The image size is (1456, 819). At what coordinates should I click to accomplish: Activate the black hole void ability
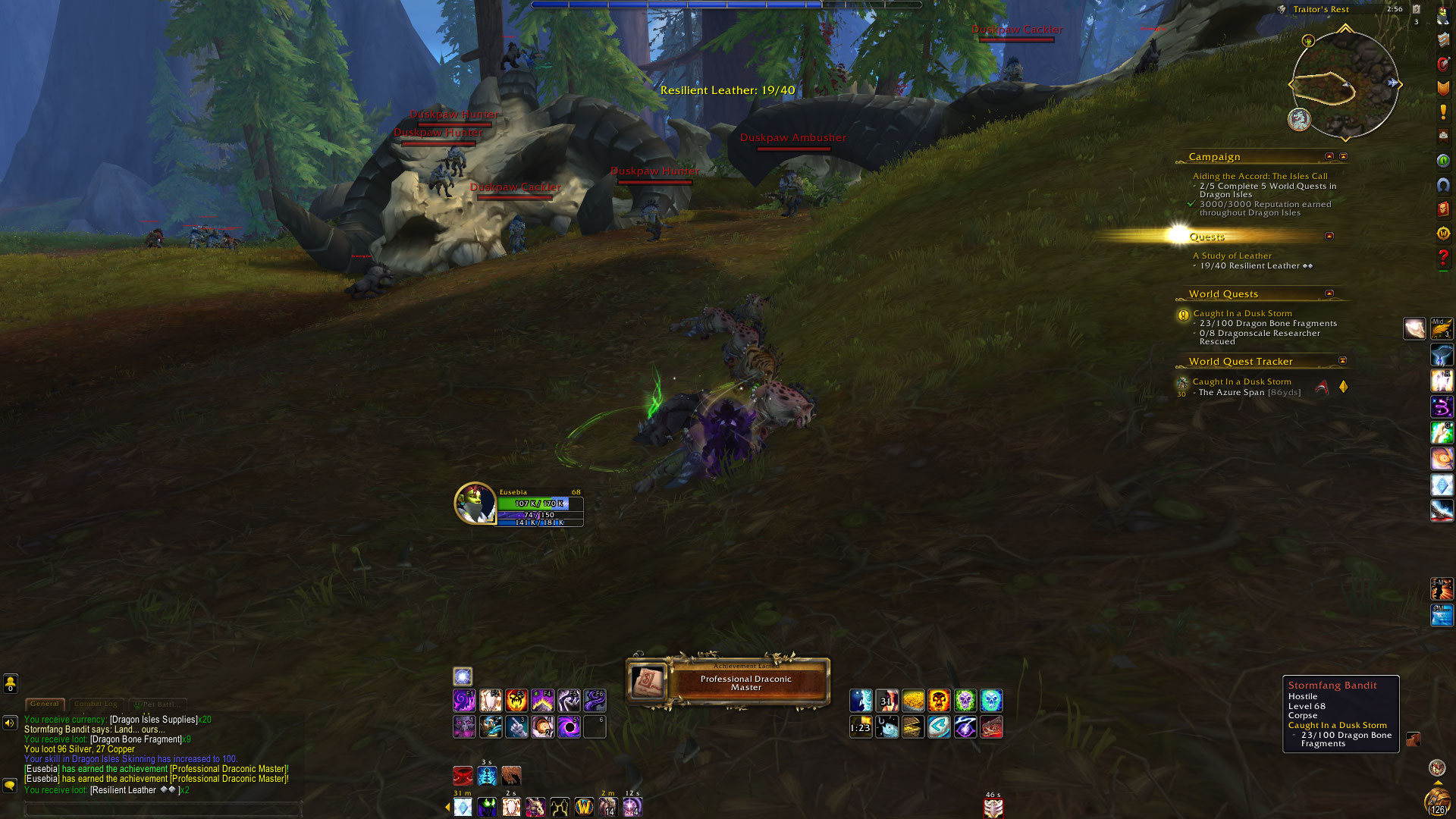pyautogui.click(x=569, y=727)
